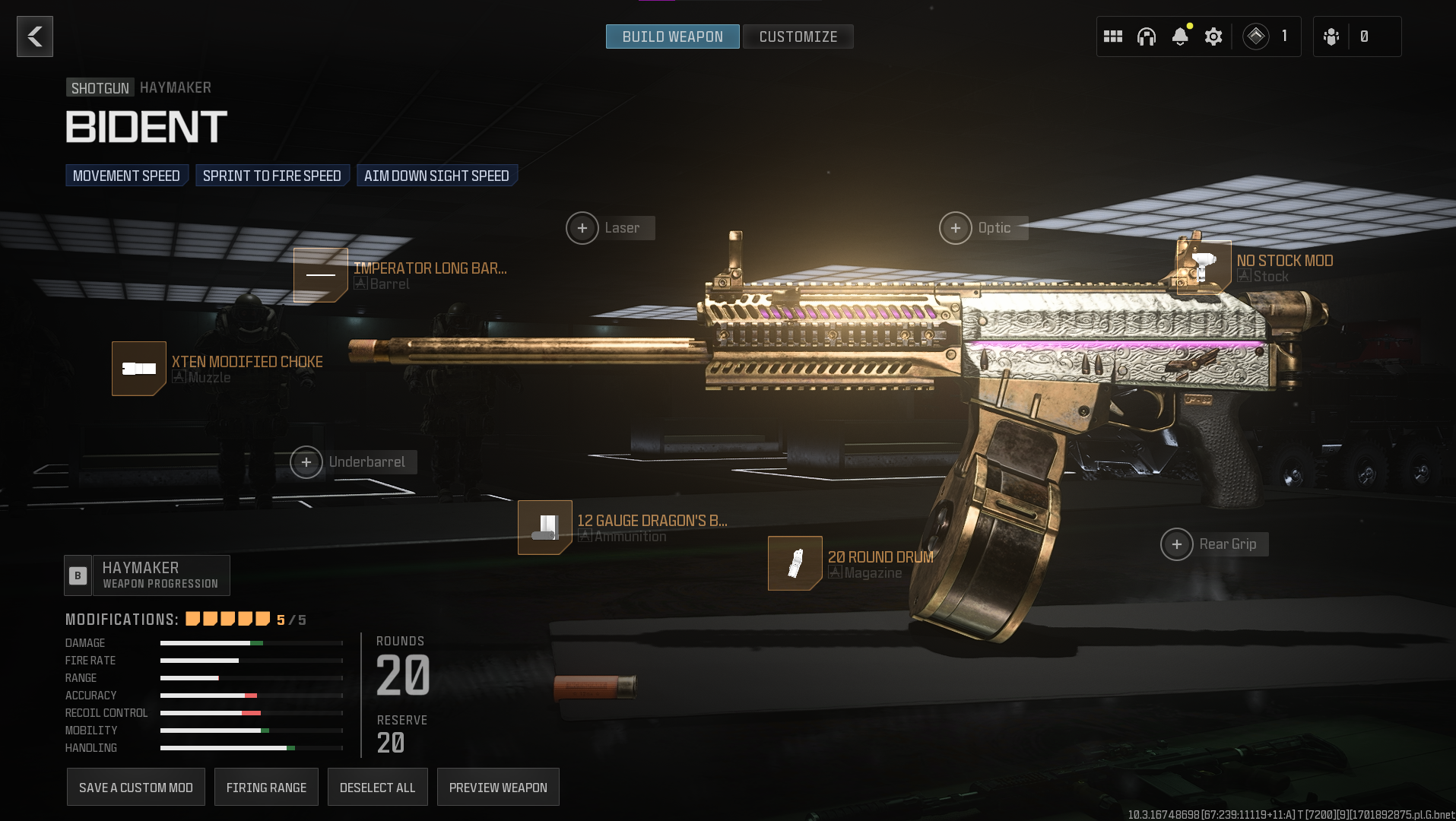This screenshot has width=1456, height=821.
Task: Open the social party icon
Action: (x=1331, y=36)
